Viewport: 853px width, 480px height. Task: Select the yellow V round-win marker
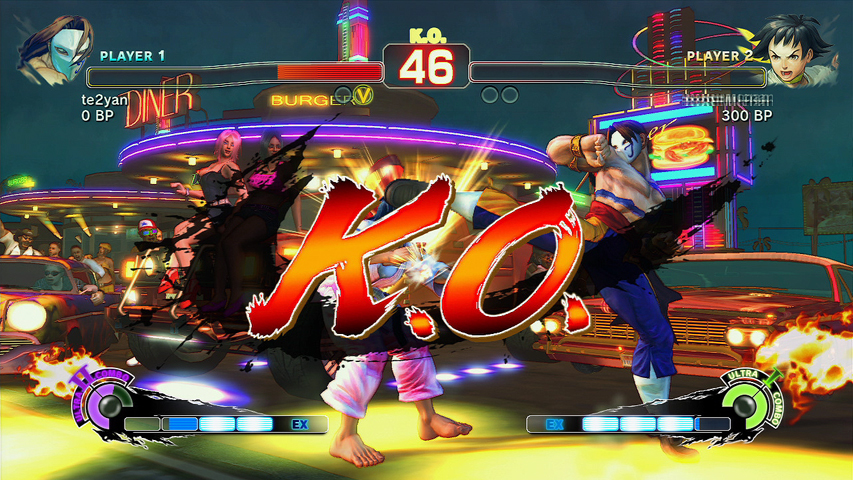click(364, 95)
